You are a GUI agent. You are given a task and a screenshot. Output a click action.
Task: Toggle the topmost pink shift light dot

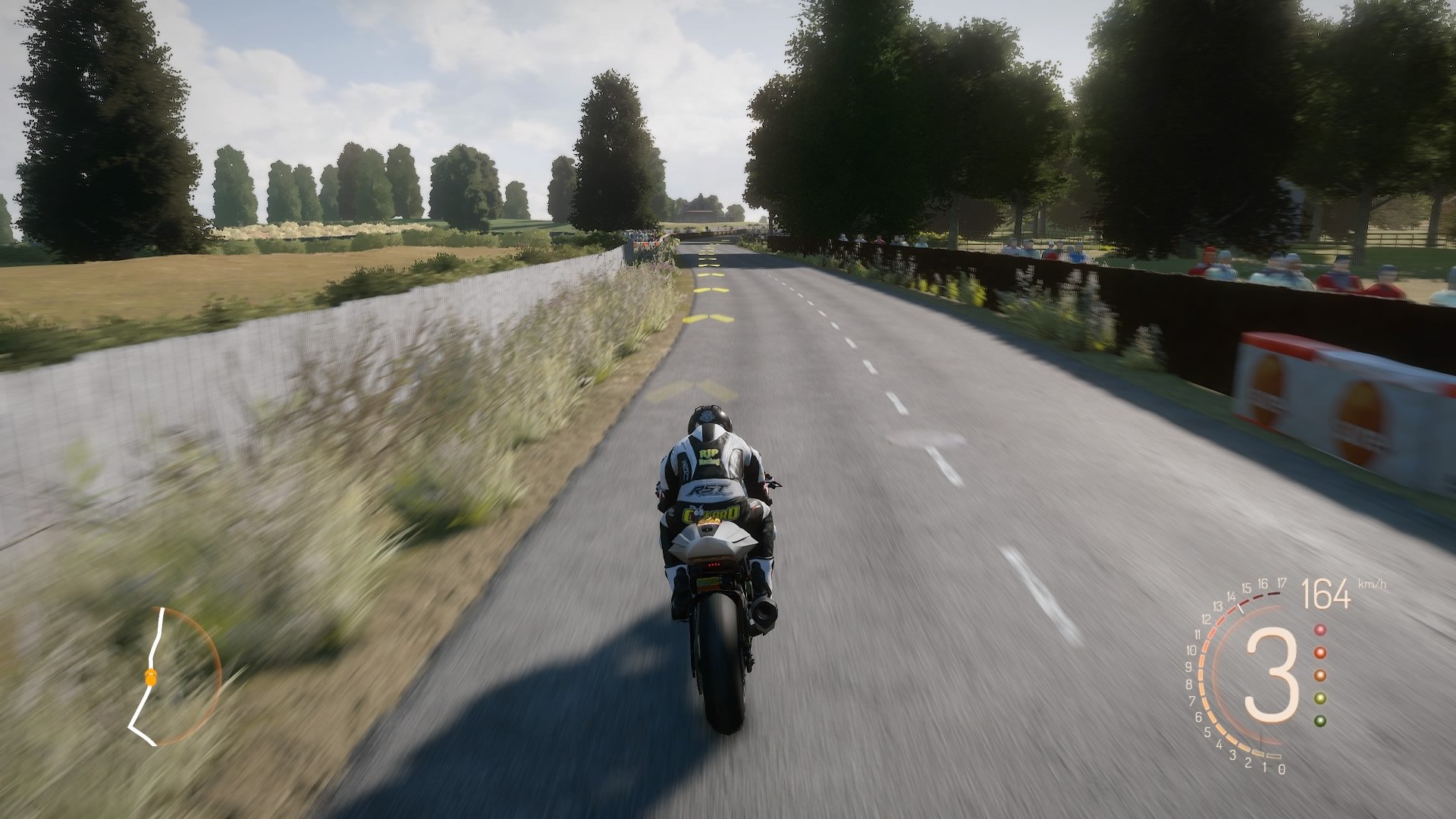click(1319, 630)
